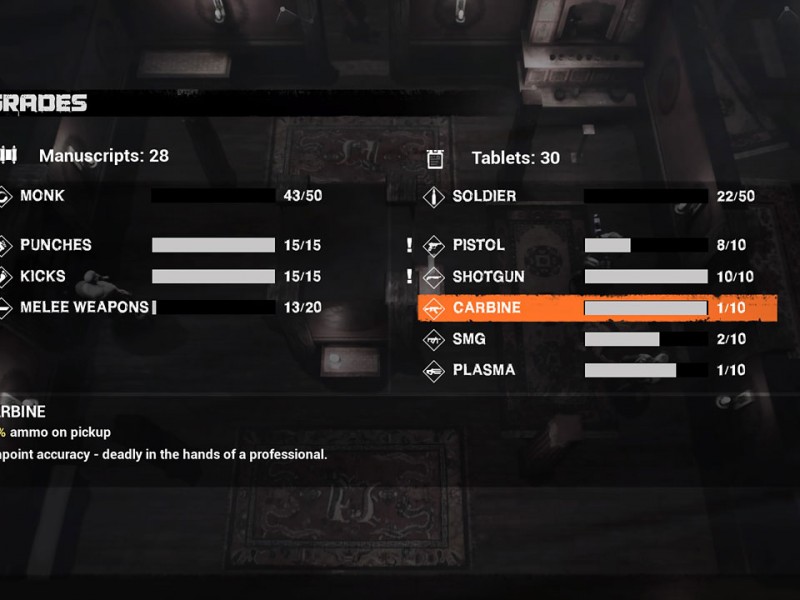
Task: Select the Kicks upgrade
Action: click(45, 276)
